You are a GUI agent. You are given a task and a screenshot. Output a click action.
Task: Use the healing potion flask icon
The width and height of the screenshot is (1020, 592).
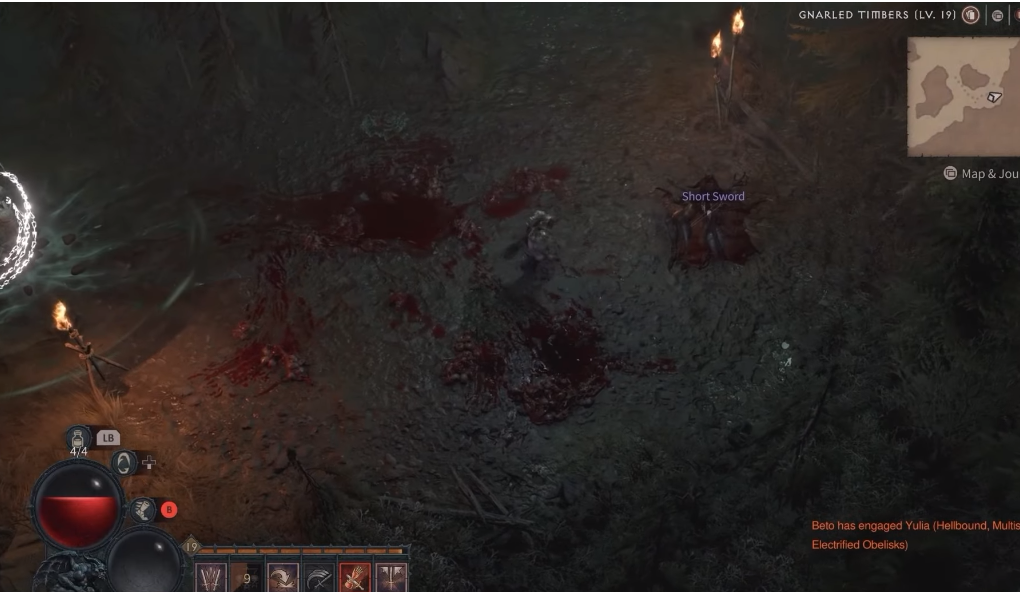(x=79, y=437)
